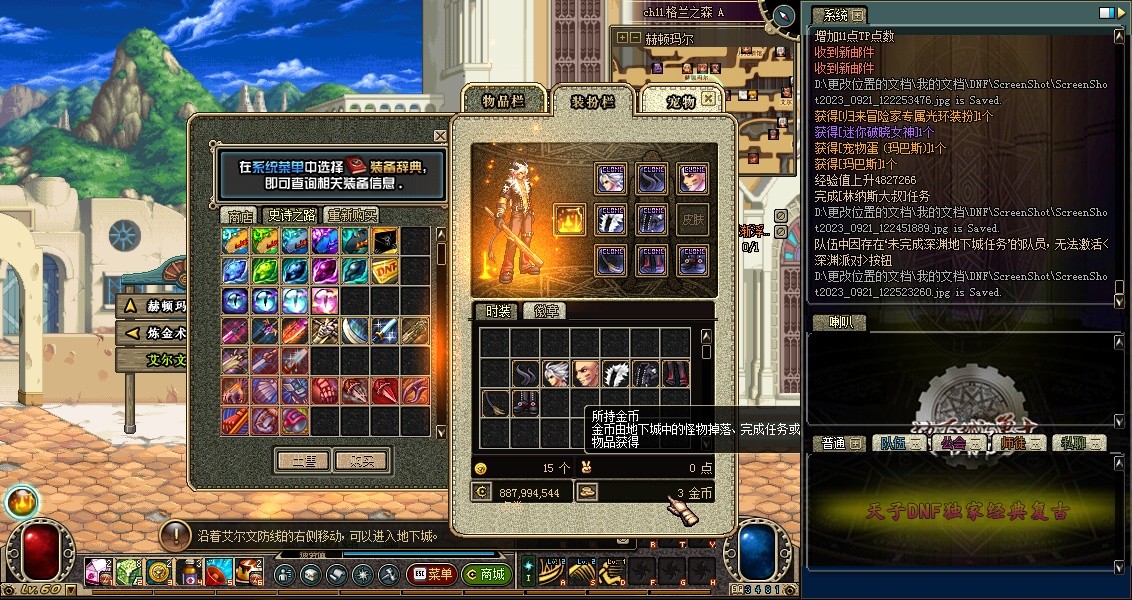Click the 出售 sell button
Image resolution: width=1132 pixels, height=600 pixels.
point(303,461)
